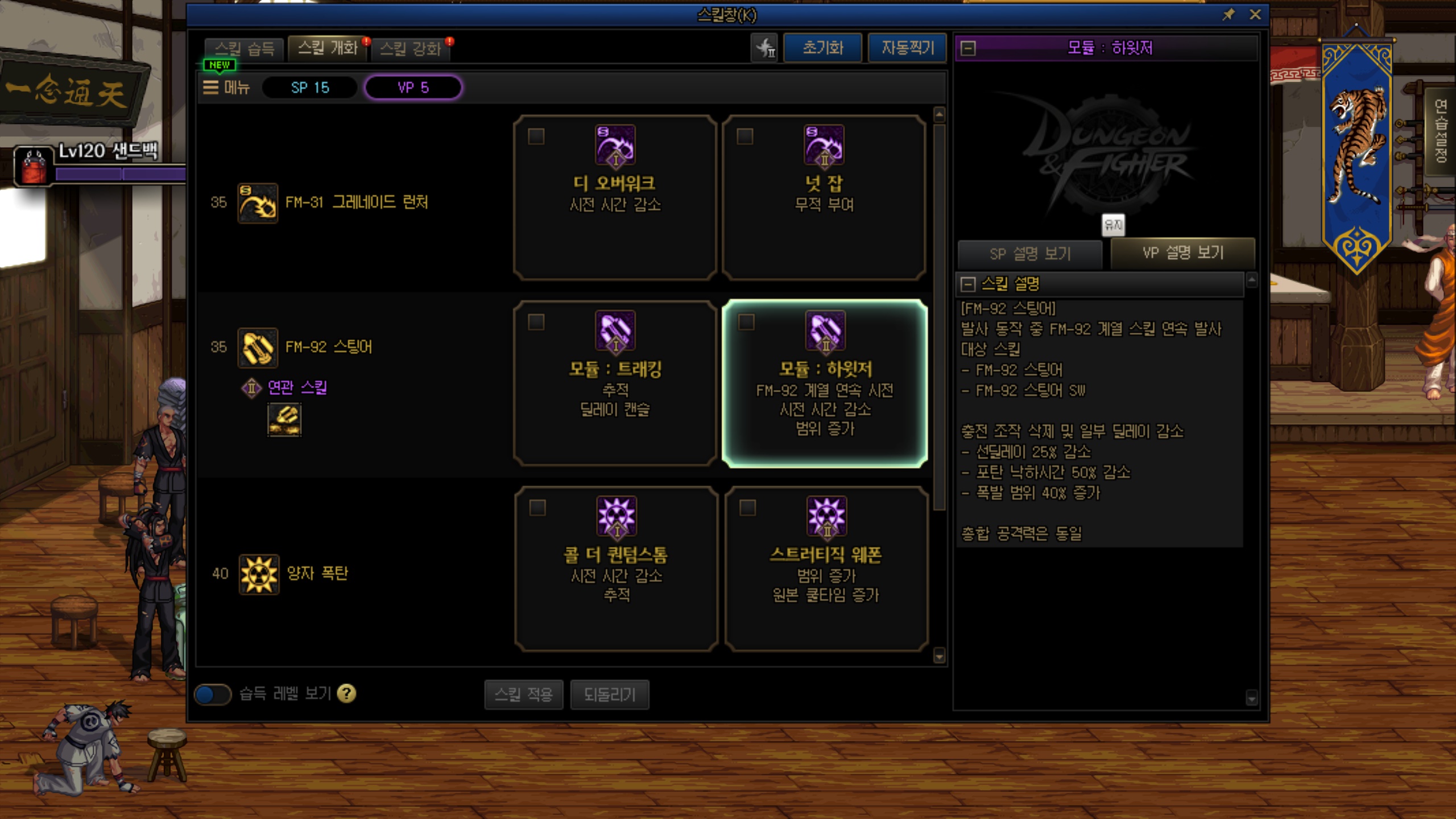Viewport: 1456px width, 819px height.
Task: Click the 자동찍기 auto-assign button
Action: pyautogui.click(x=907, y=48)
